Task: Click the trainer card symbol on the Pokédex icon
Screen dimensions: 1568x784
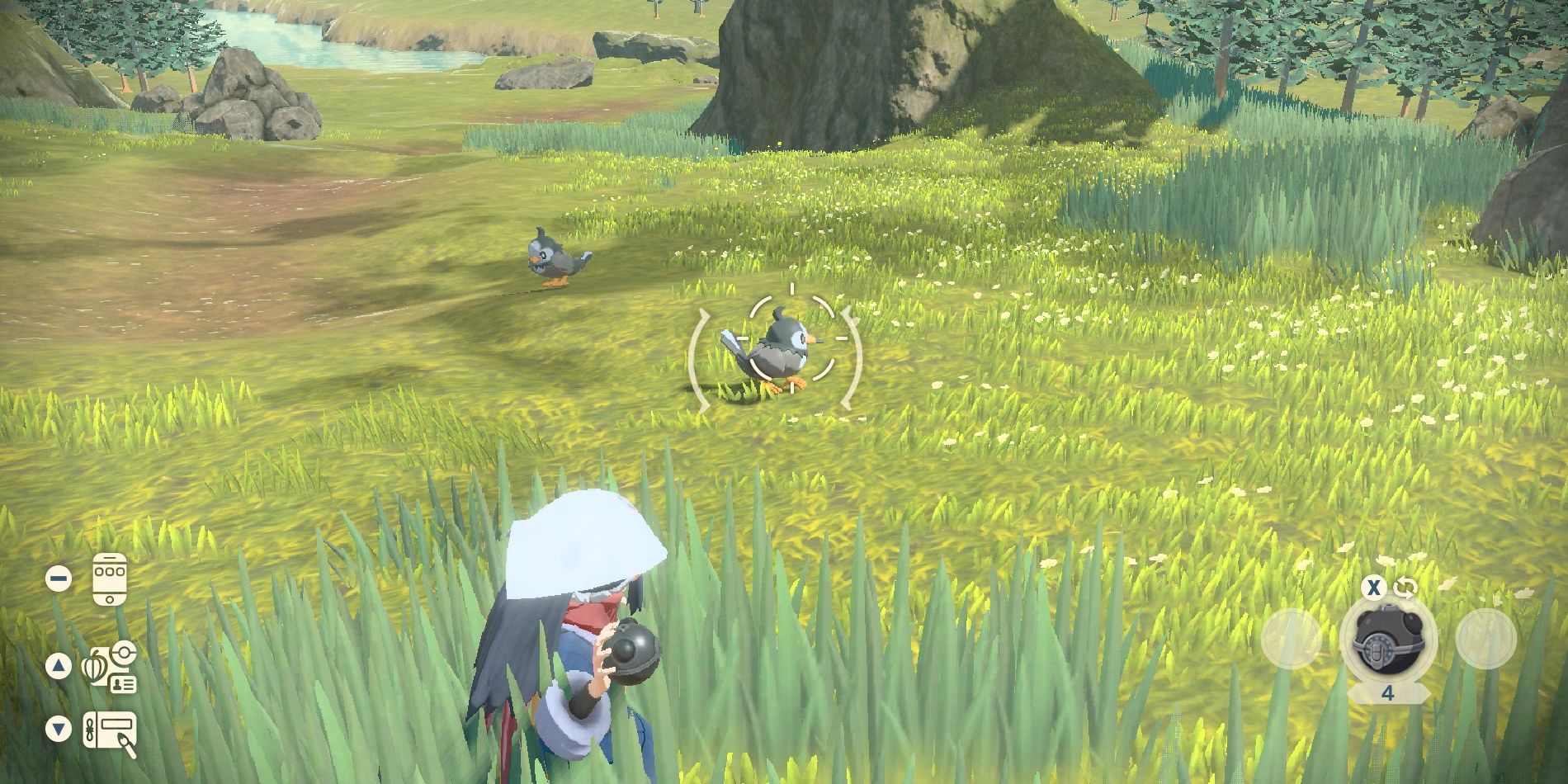Action: tap(124, 684)
